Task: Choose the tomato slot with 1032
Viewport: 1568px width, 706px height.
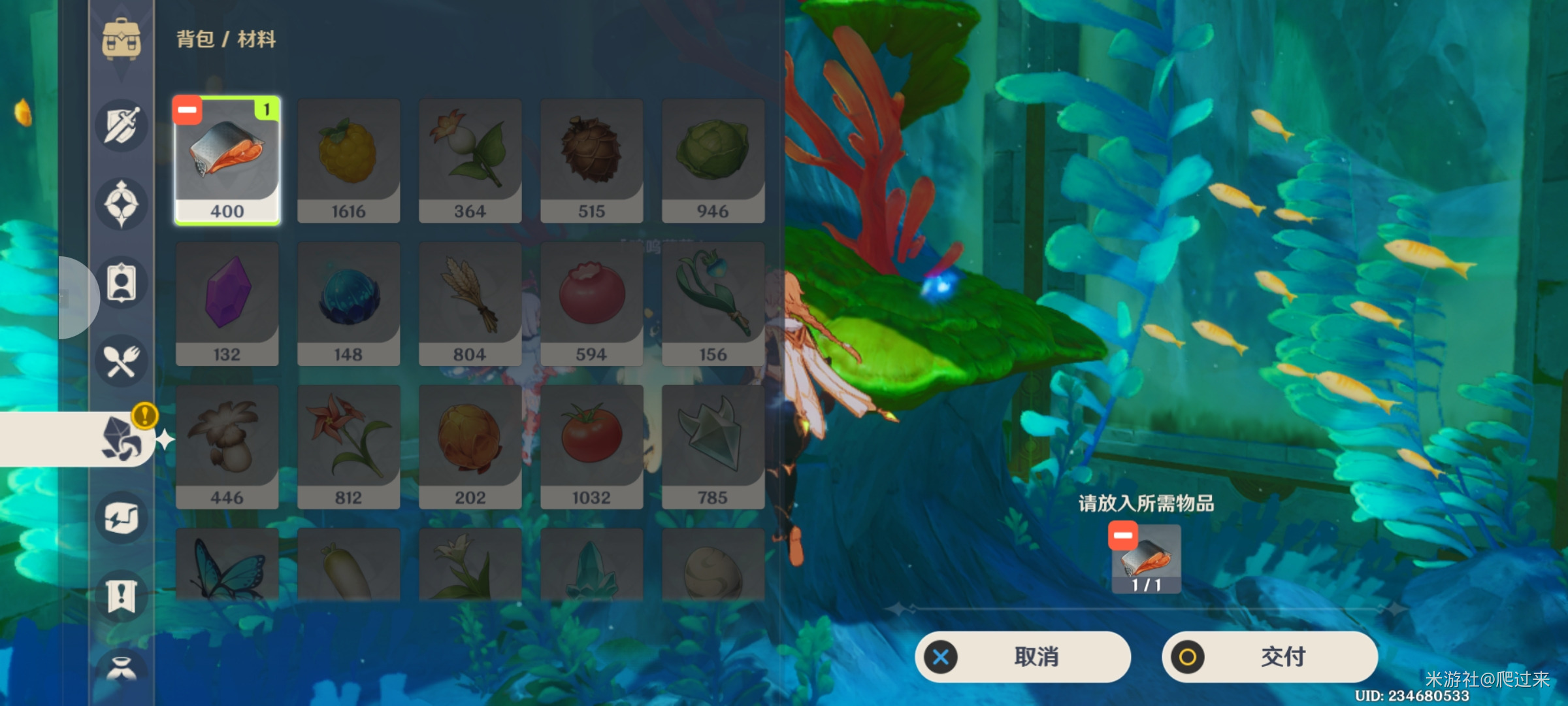Action: [591, 447]
